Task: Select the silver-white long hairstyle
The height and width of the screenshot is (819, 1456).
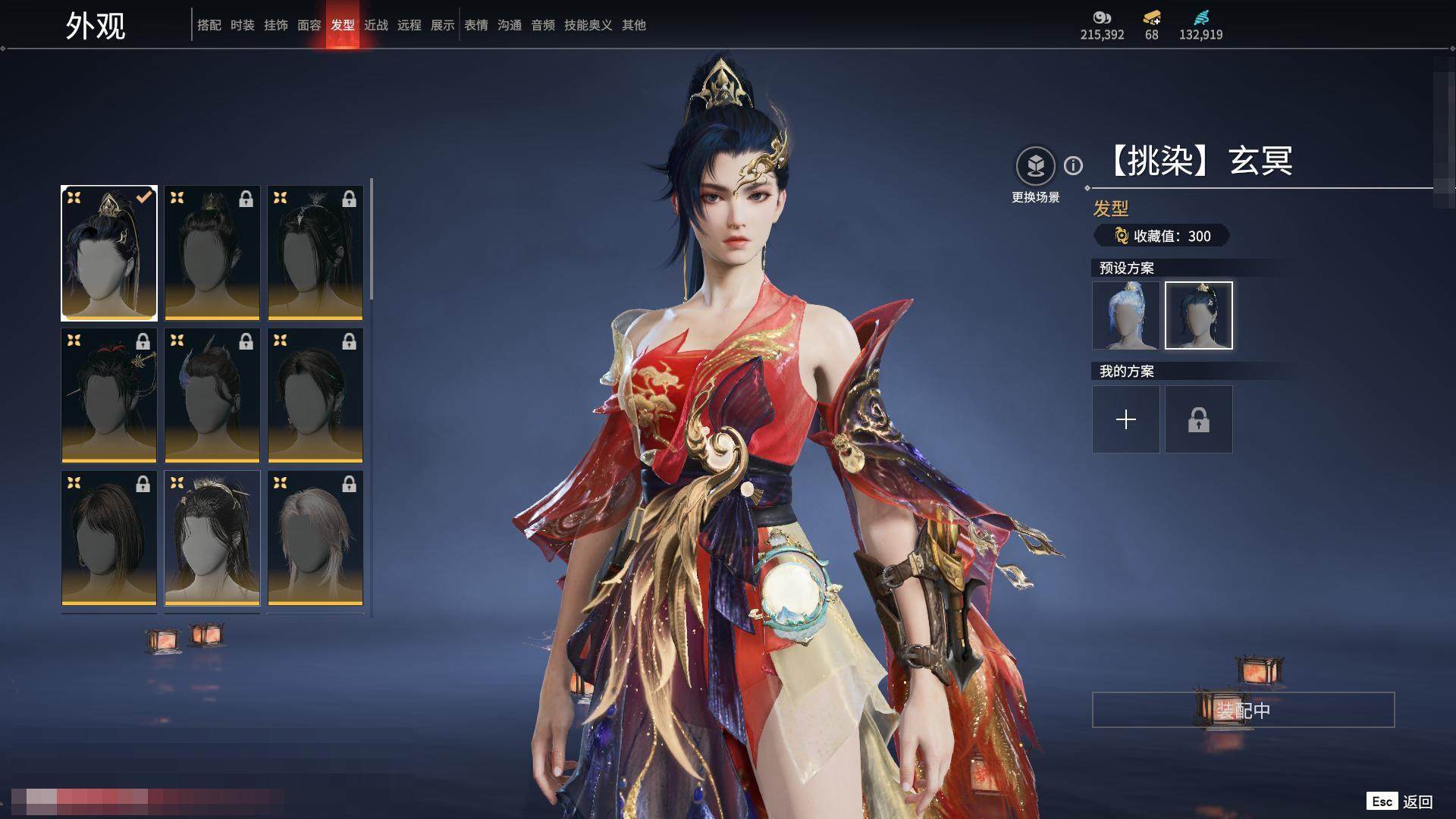Action: pos(315,538)
